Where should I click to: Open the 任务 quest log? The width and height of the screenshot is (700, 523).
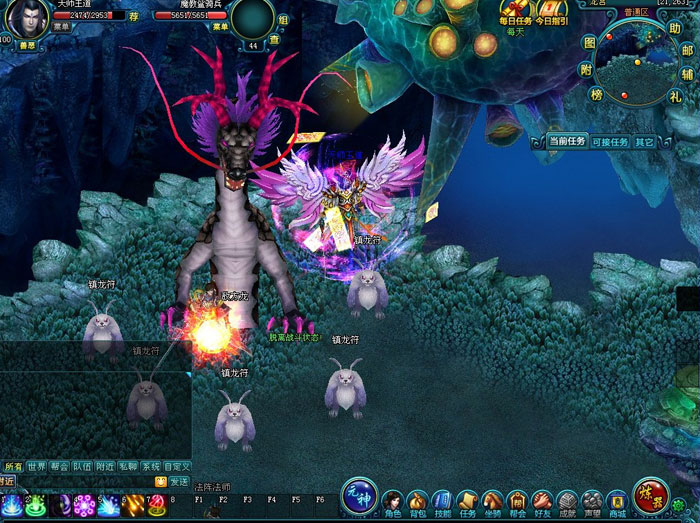tap(467, 501)
